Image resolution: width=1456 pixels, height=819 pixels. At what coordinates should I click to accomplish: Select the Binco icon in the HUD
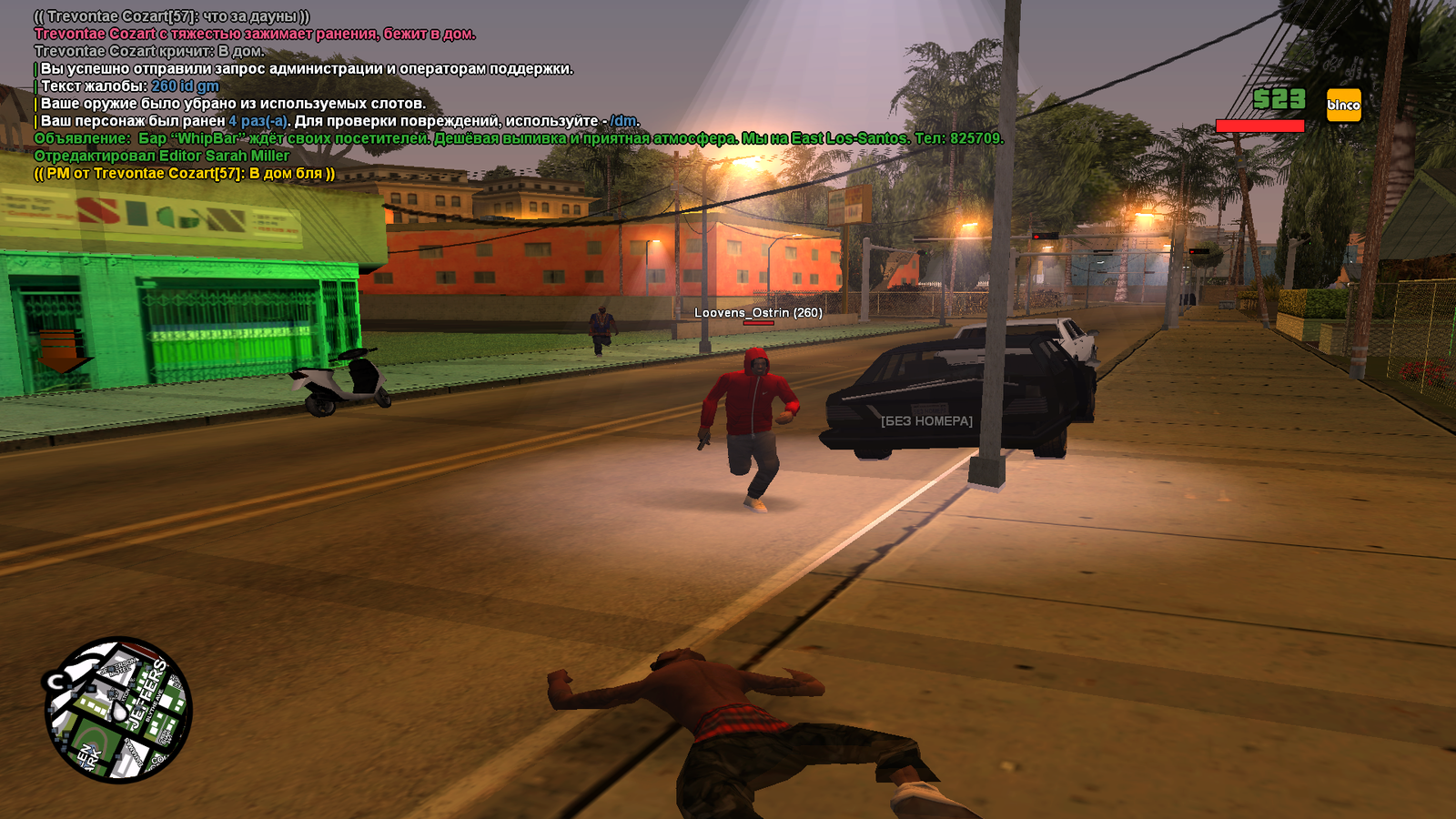[x=1343, y=105]
